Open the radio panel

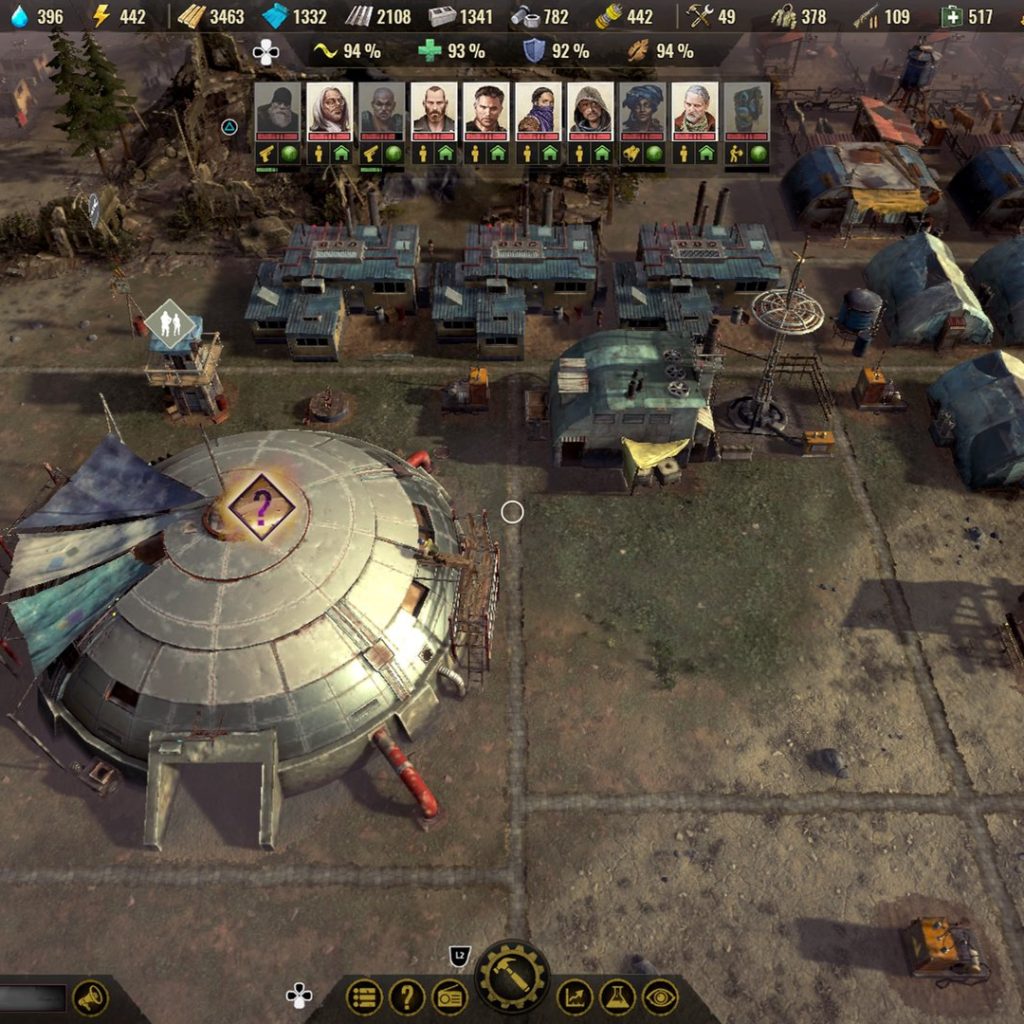point(450,997)
